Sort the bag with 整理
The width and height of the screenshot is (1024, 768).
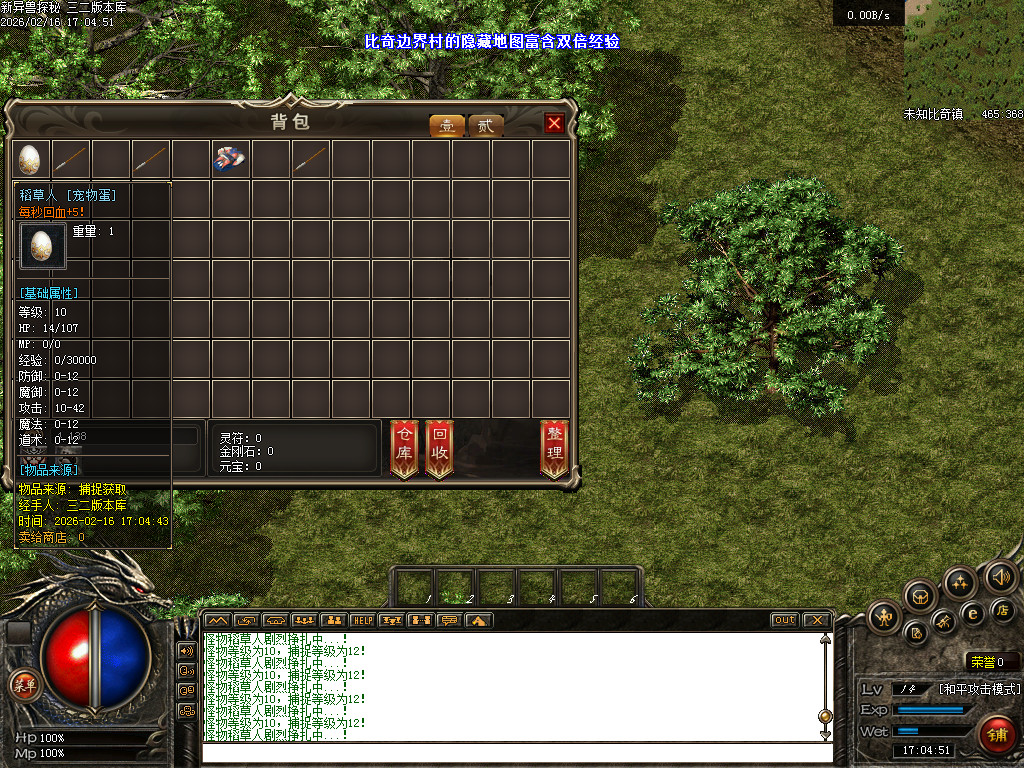coord(554,447)
